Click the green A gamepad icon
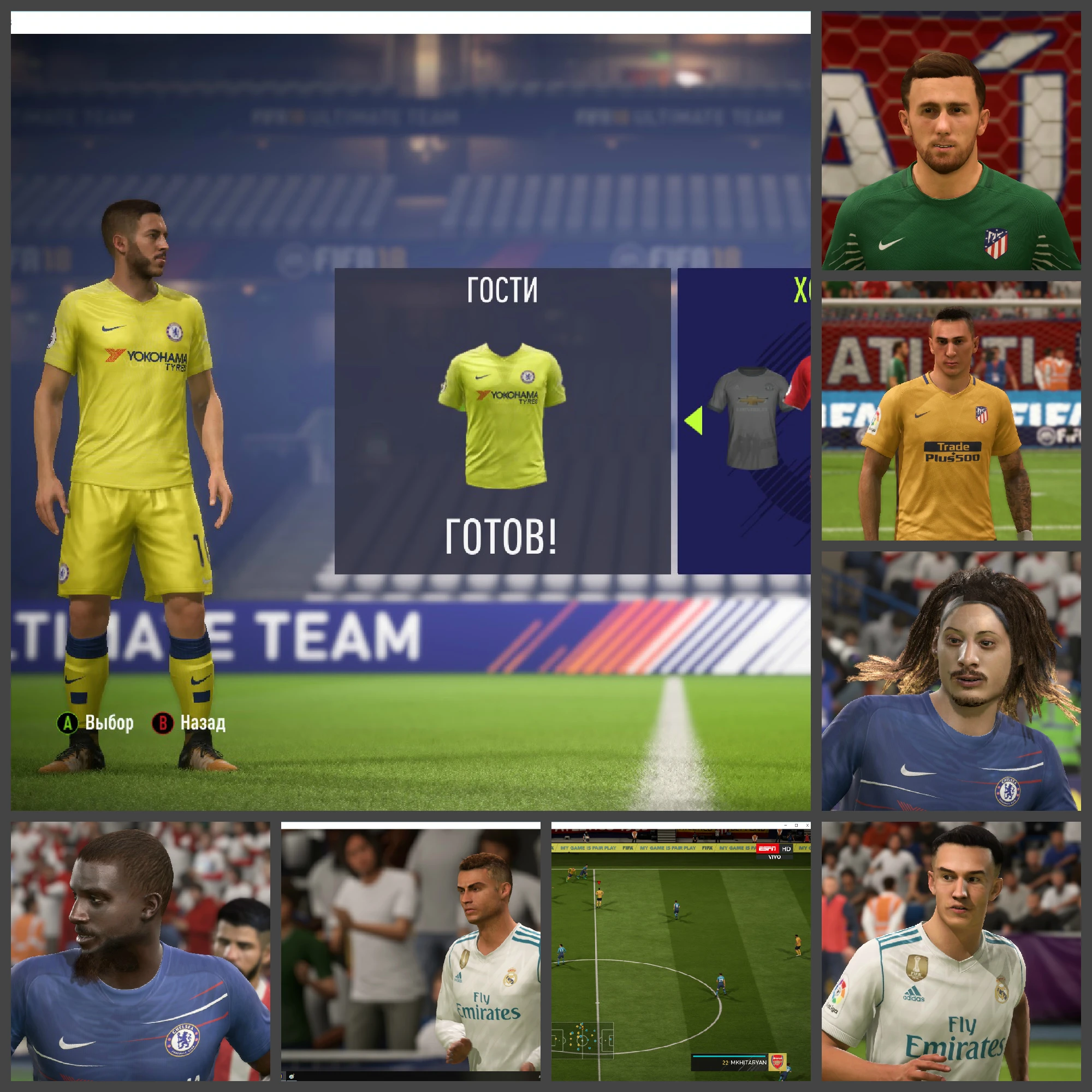Viewport: 1092px width, 1092px height. [69, 723]
